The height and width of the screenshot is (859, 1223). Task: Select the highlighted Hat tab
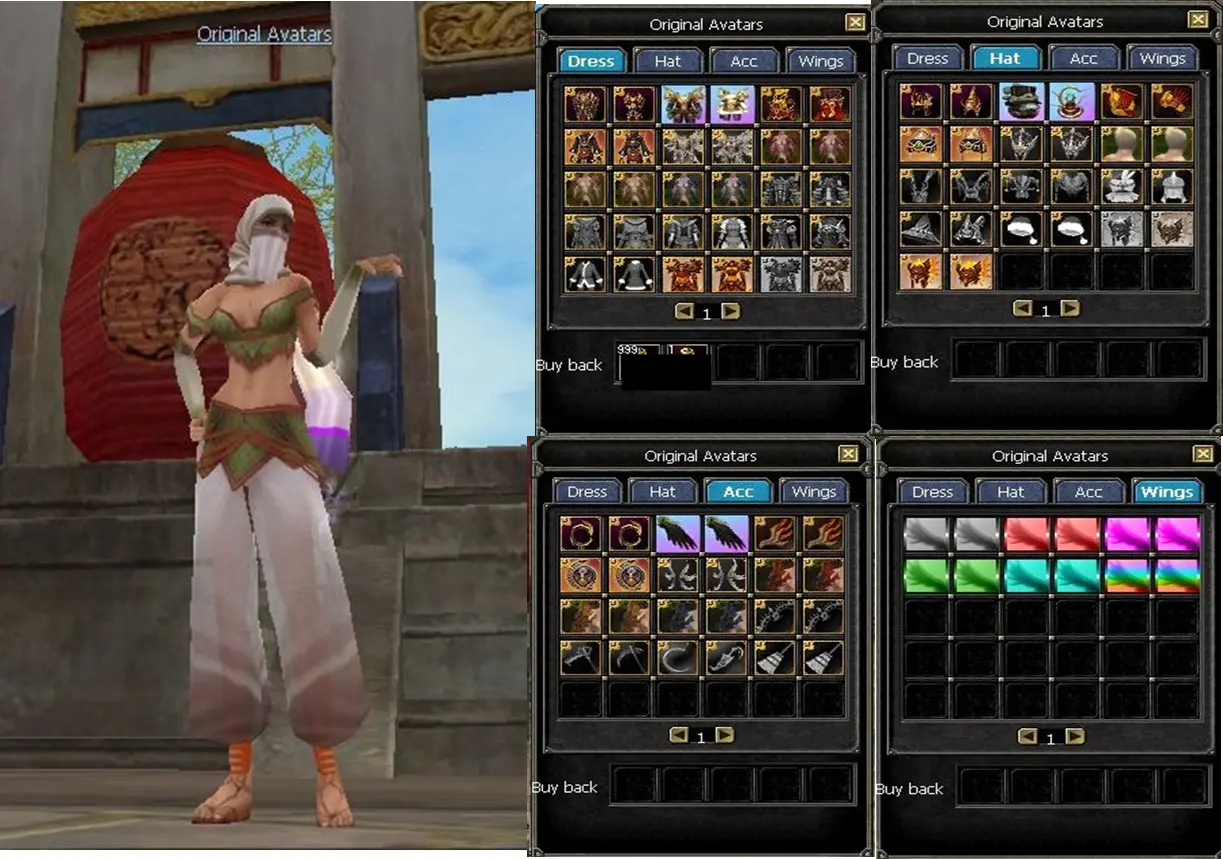click(1004, 58)
